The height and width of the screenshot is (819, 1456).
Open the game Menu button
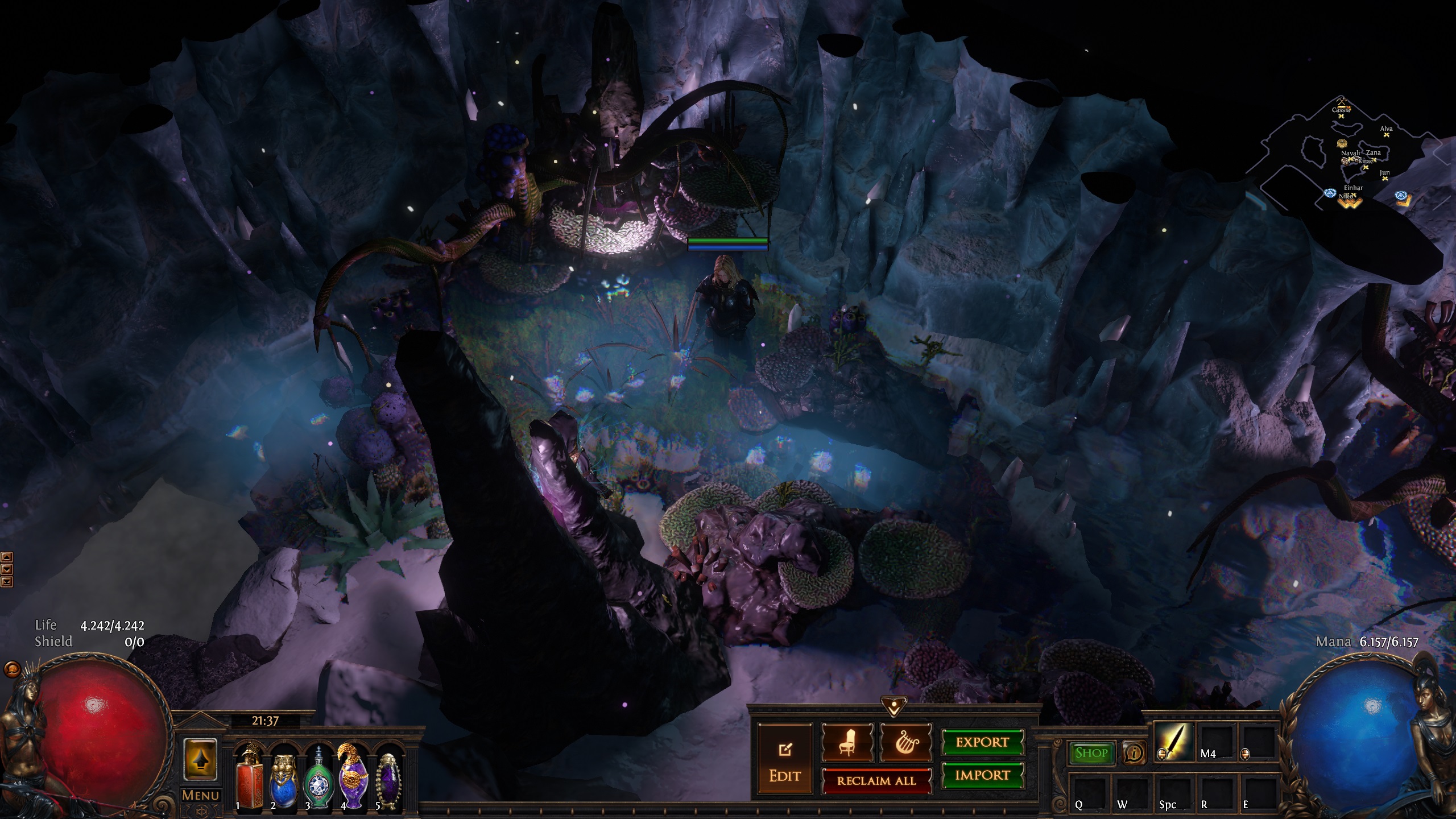click(200, 795)
